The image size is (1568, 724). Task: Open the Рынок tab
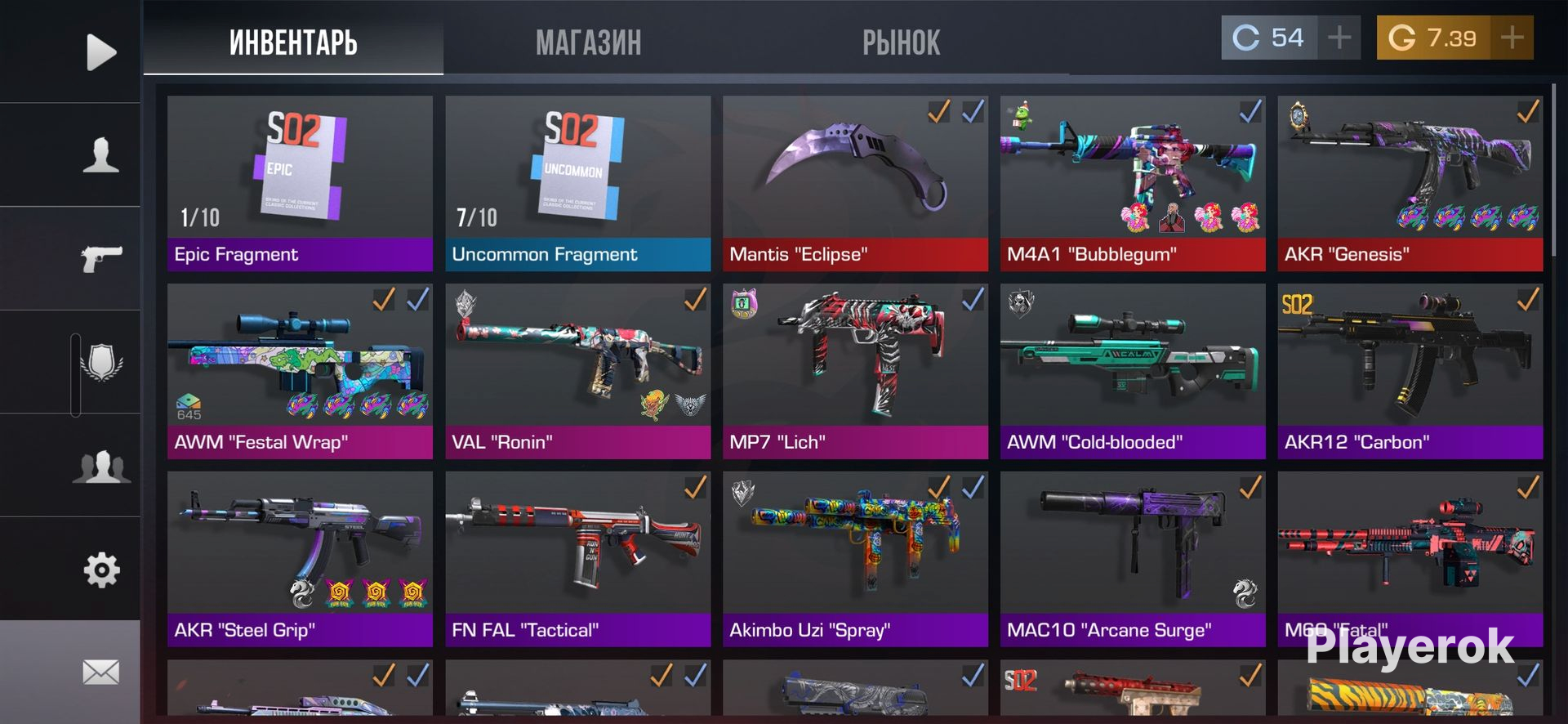point(901,42)
